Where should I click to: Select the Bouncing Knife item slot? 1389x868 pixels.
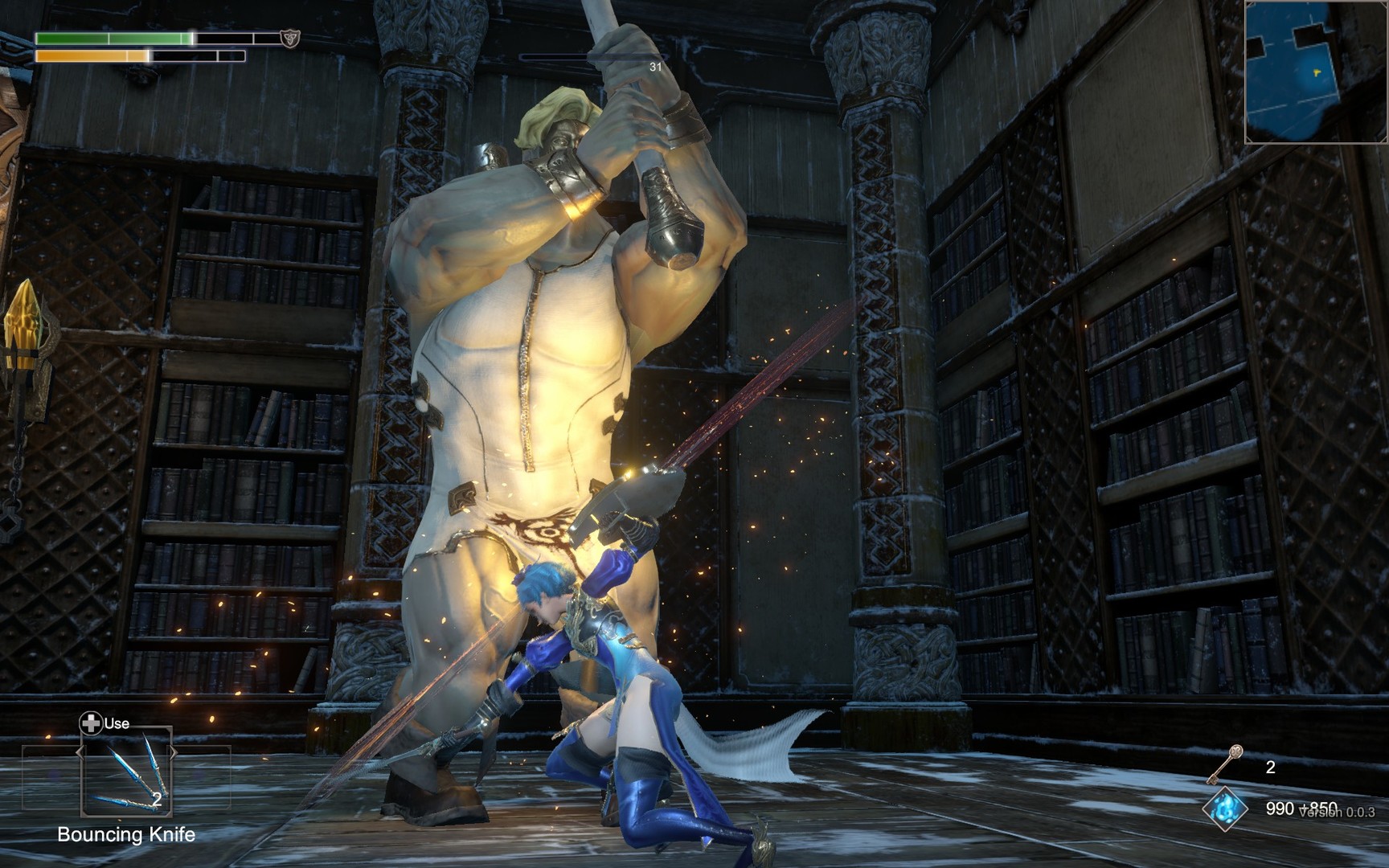point(126,773)
